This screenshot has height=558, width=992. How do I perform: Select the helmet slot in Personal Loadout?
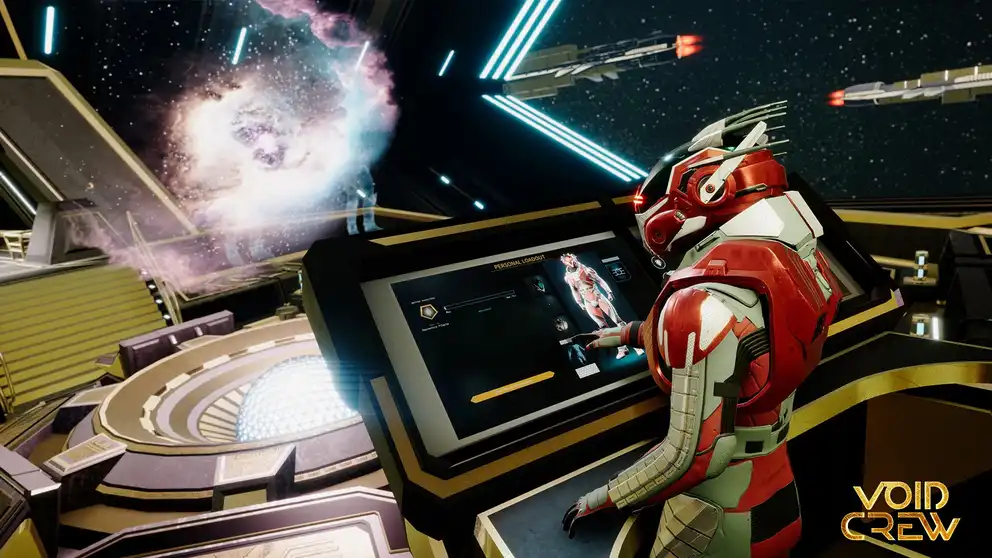tap(540, 285)
